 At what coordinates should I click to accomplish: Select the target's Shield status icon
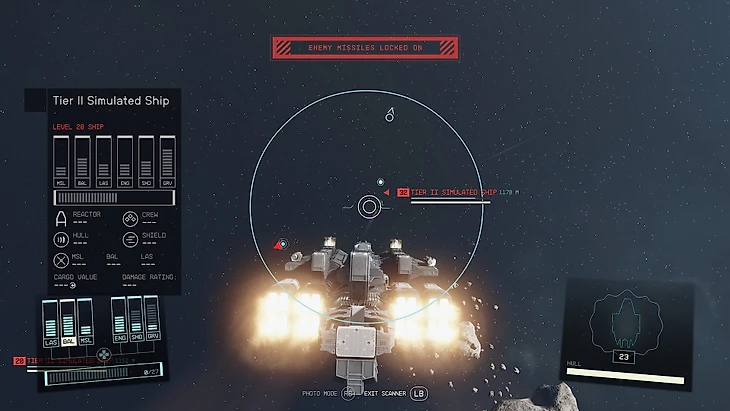coord(130,239)
